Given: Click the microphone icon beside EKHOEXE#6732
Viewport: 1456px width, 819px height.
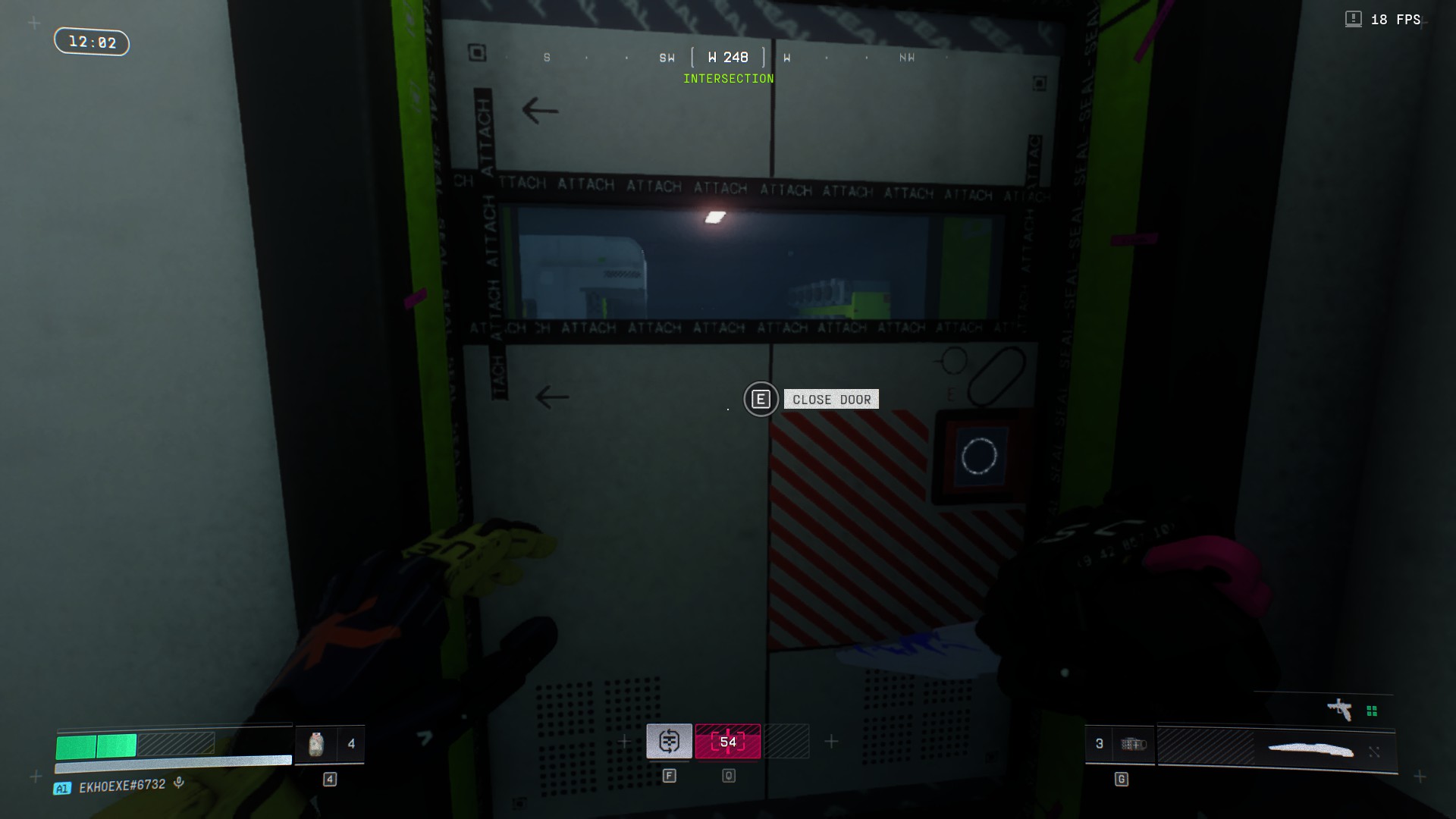Looking at the screenshot, I should click(x=179, y=783).
